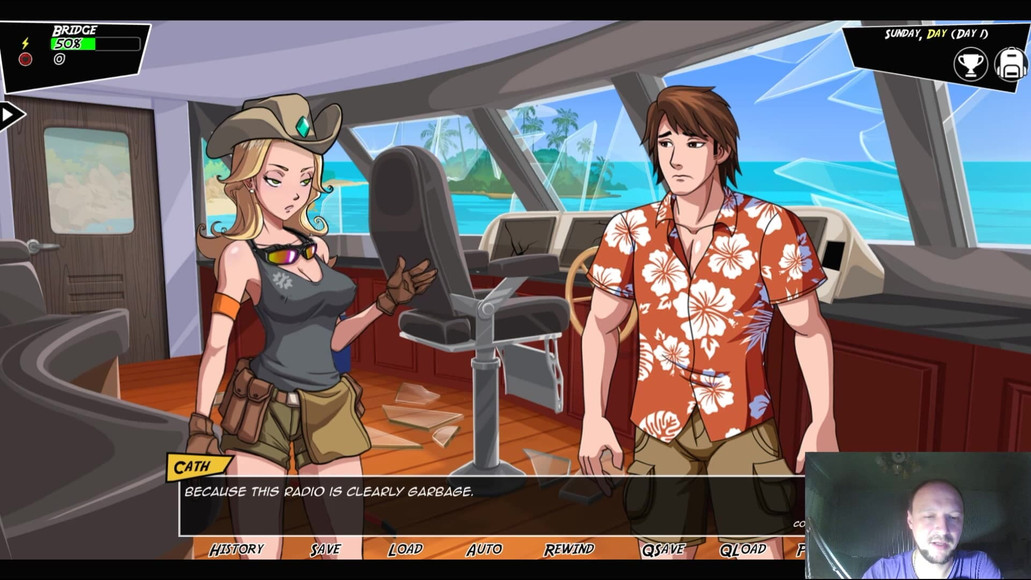Quick load with QLoad
The image size is (1031, 580).
tap(742, 549)
